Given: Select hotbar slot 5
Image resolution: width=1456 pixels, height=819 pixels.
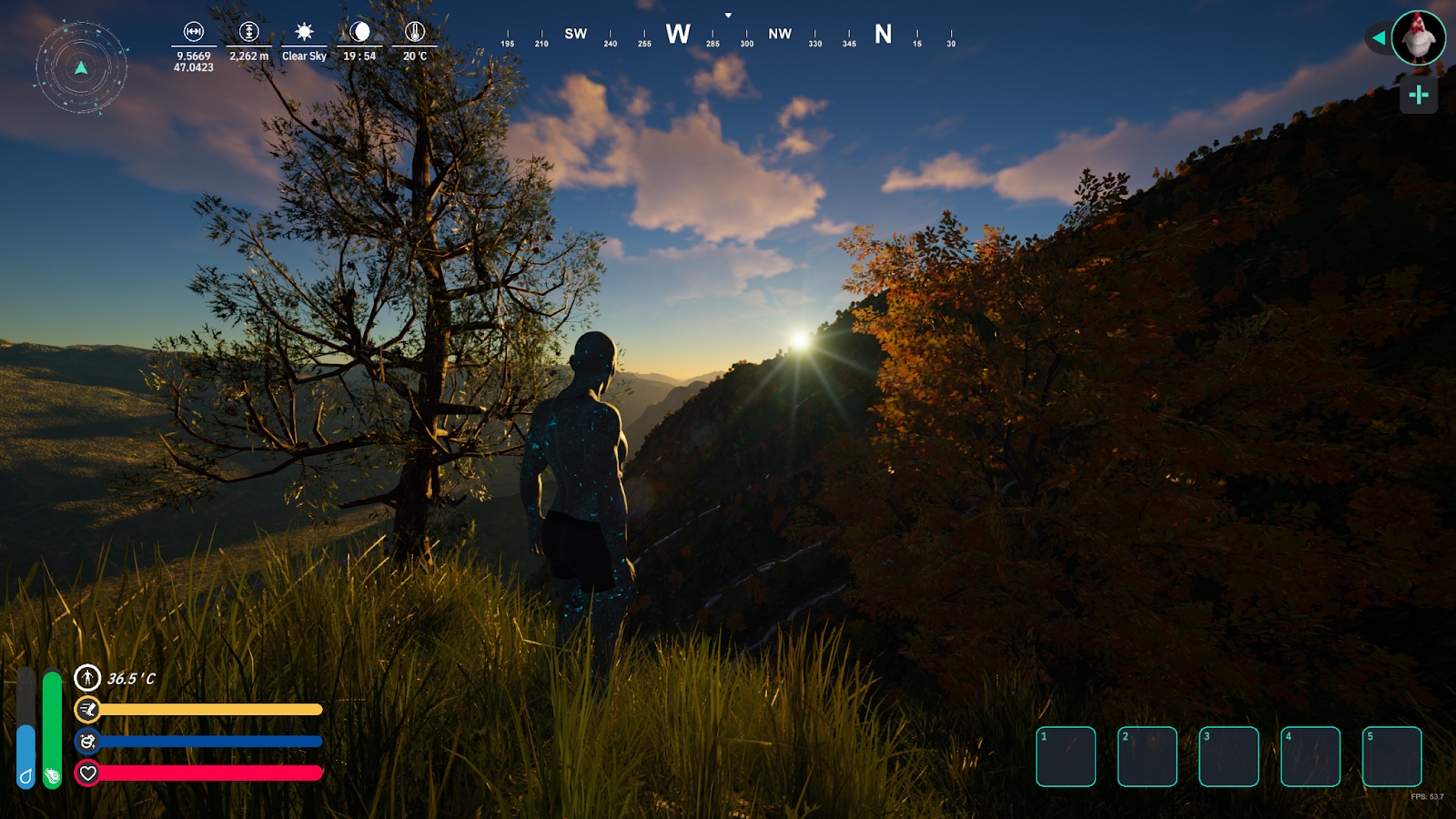Looking at the screenshot, I should point(1391,756).
